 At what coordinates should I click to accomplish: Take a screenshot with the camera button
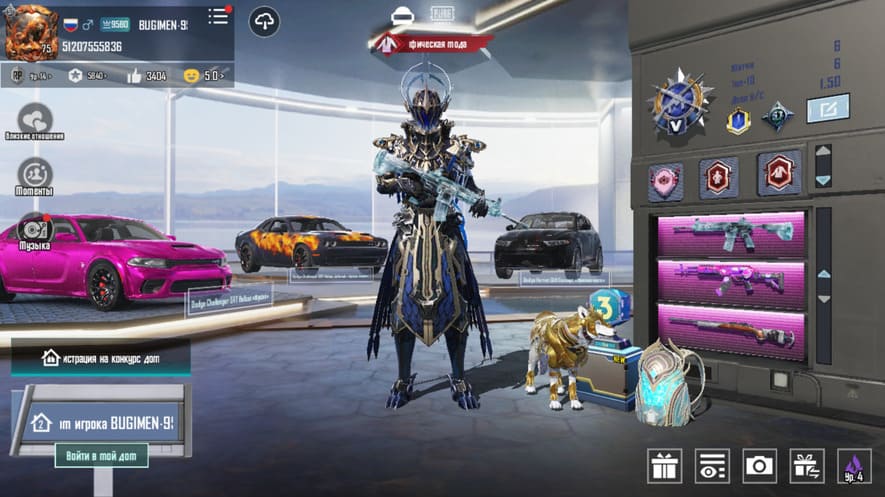click(x=759, y=465)
